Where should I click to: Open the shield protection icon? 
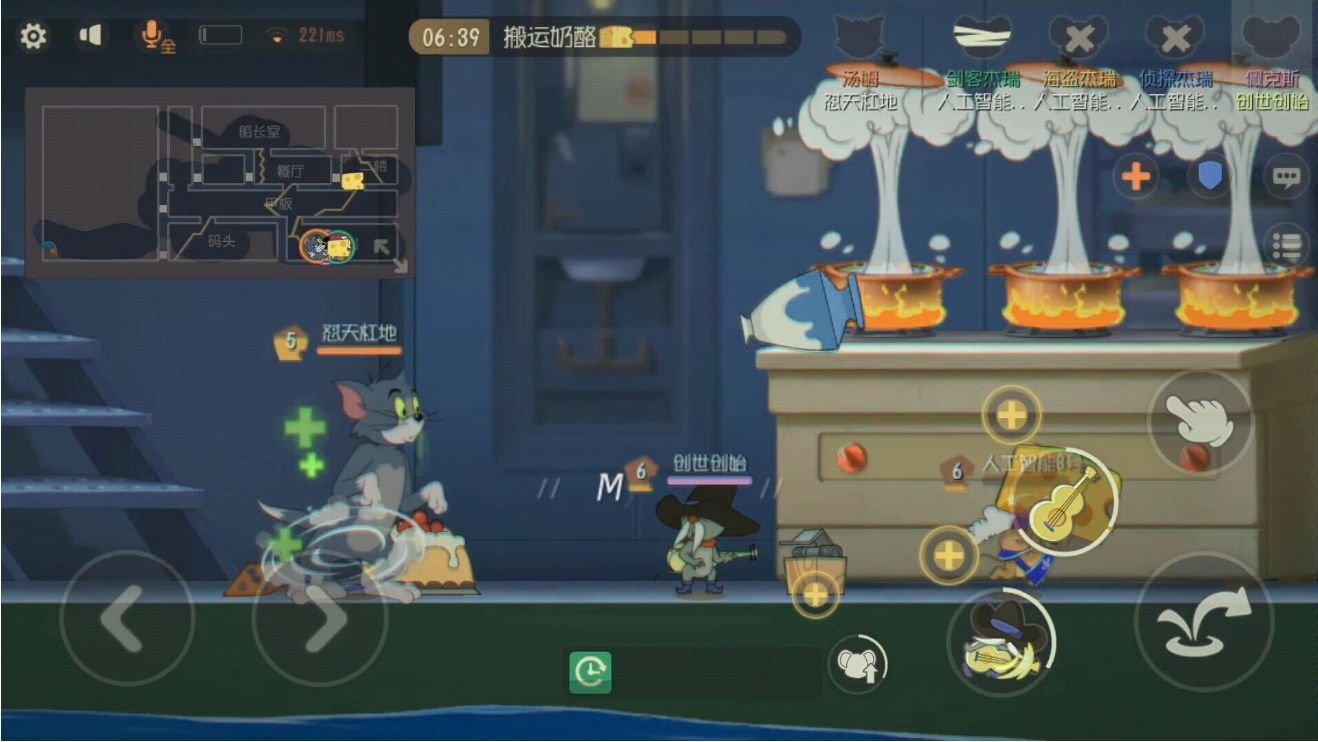click(x=1210, y=175)
